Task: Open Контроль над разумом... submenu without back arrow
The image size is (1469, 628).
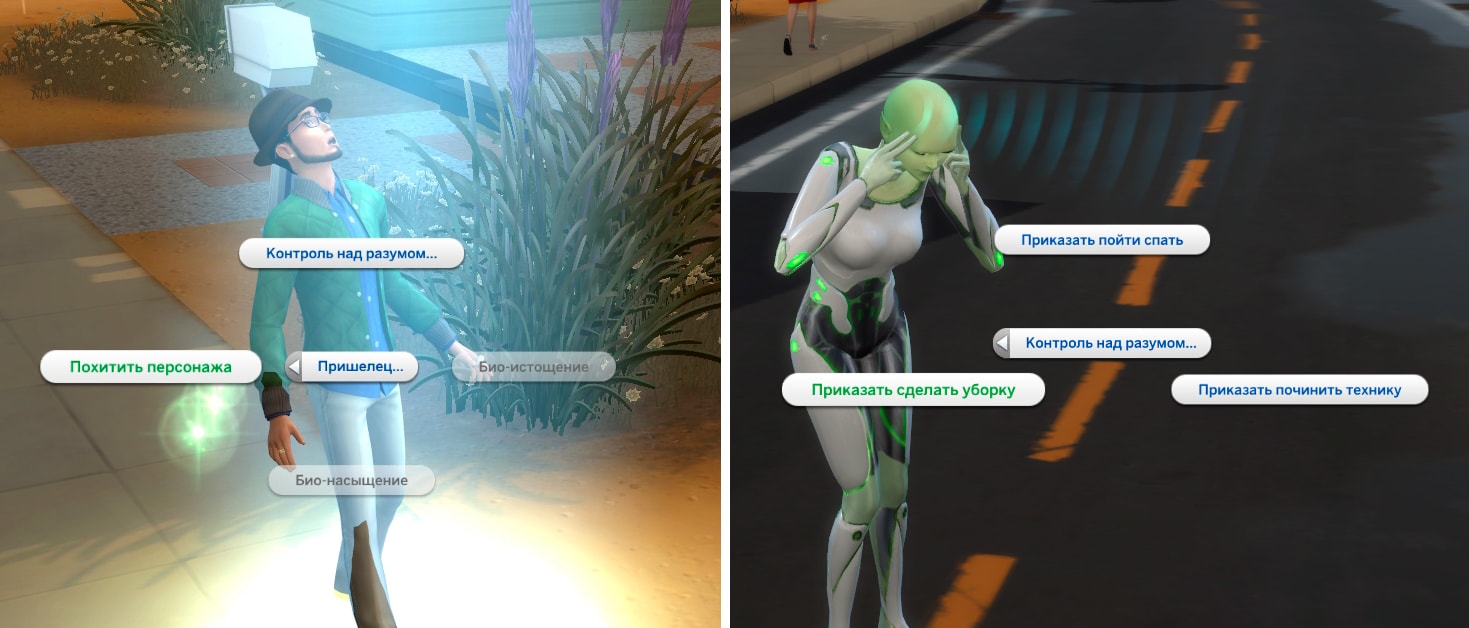Action: click(351, 253)
